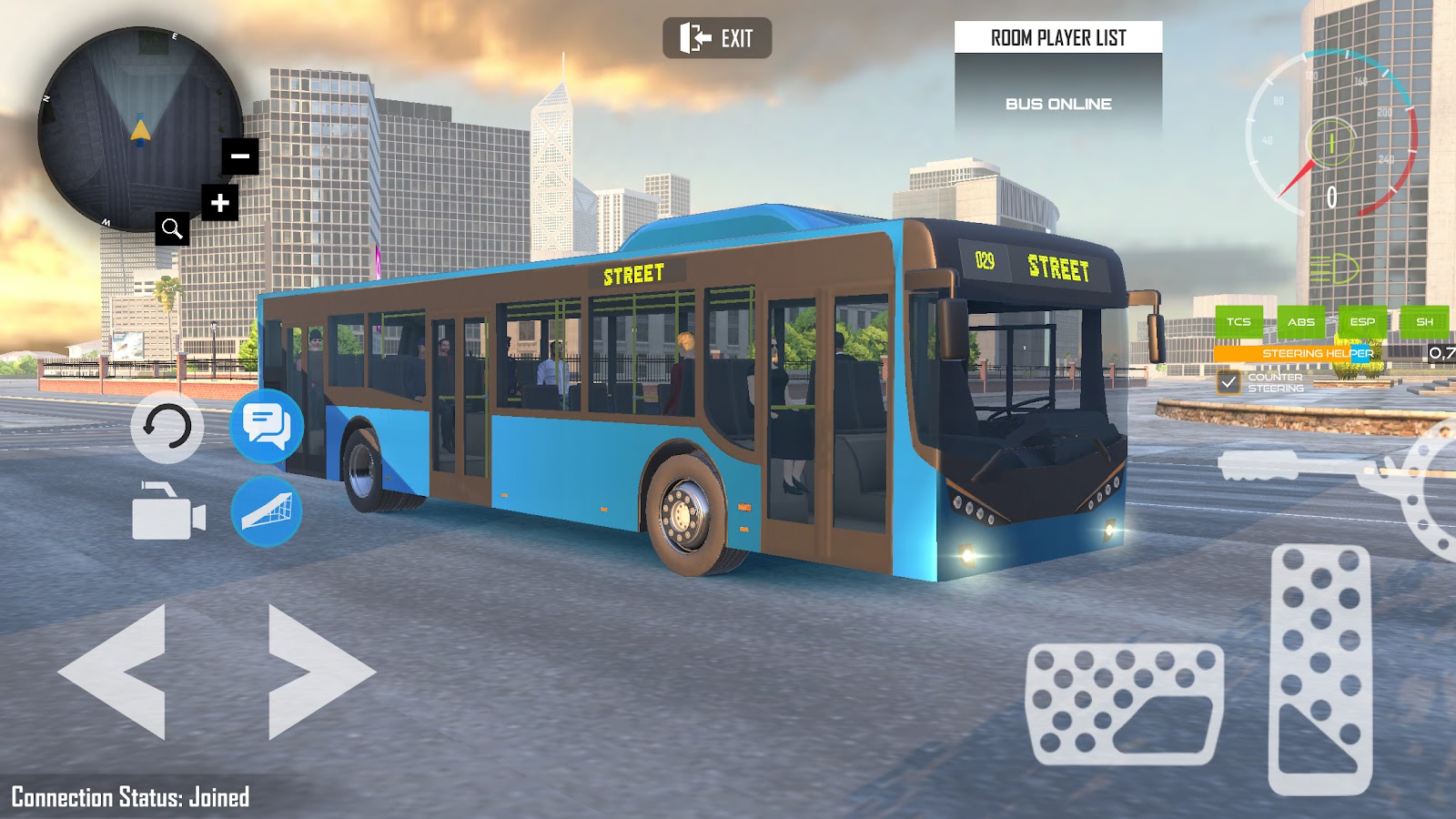
Task: Toggle TCS traction control
Action: [x=1239, y=321]
